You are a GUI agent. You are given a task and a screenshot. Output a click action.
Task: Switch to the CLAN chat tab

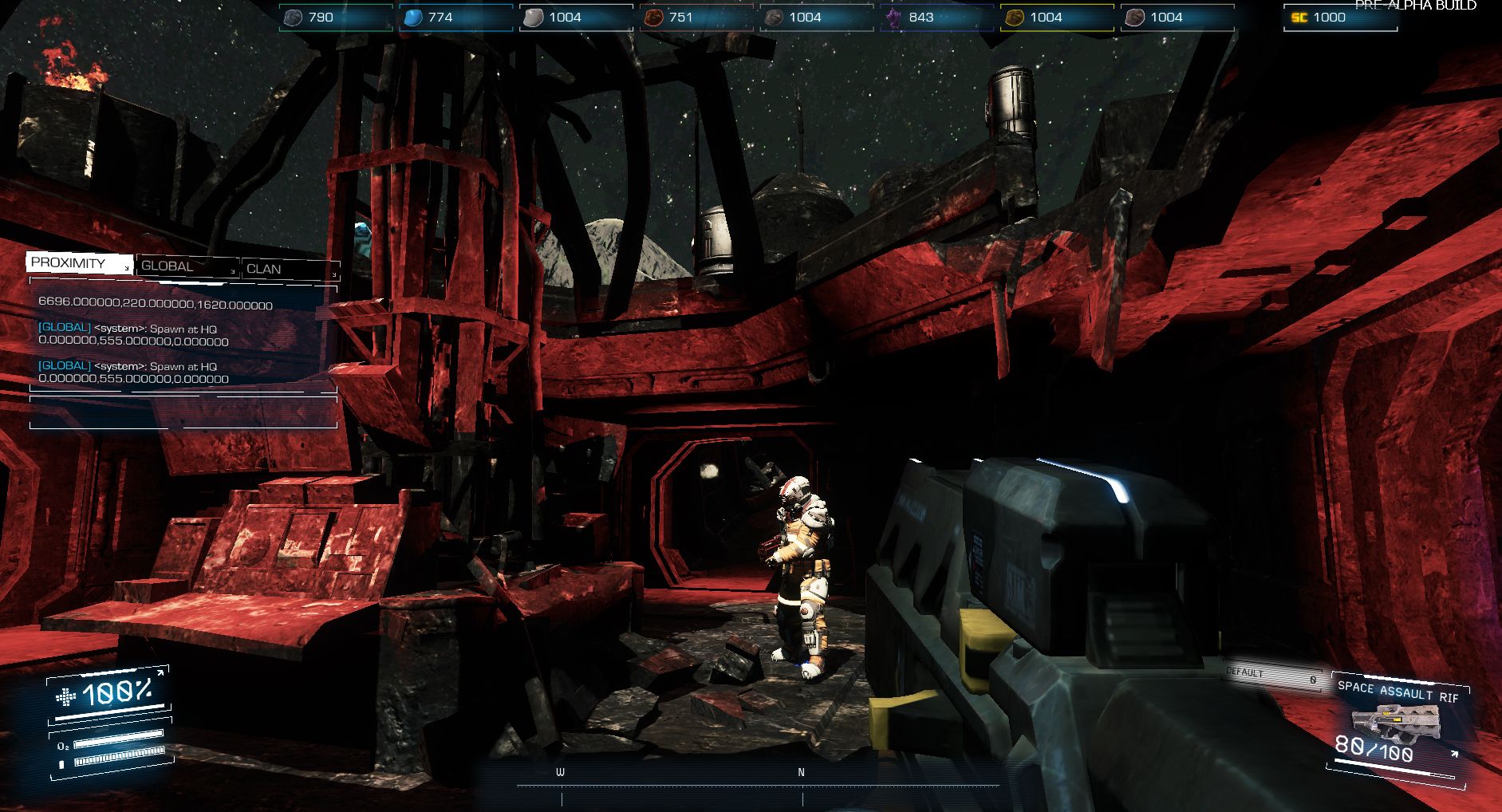pyautogui.click(x=265, y=270)
